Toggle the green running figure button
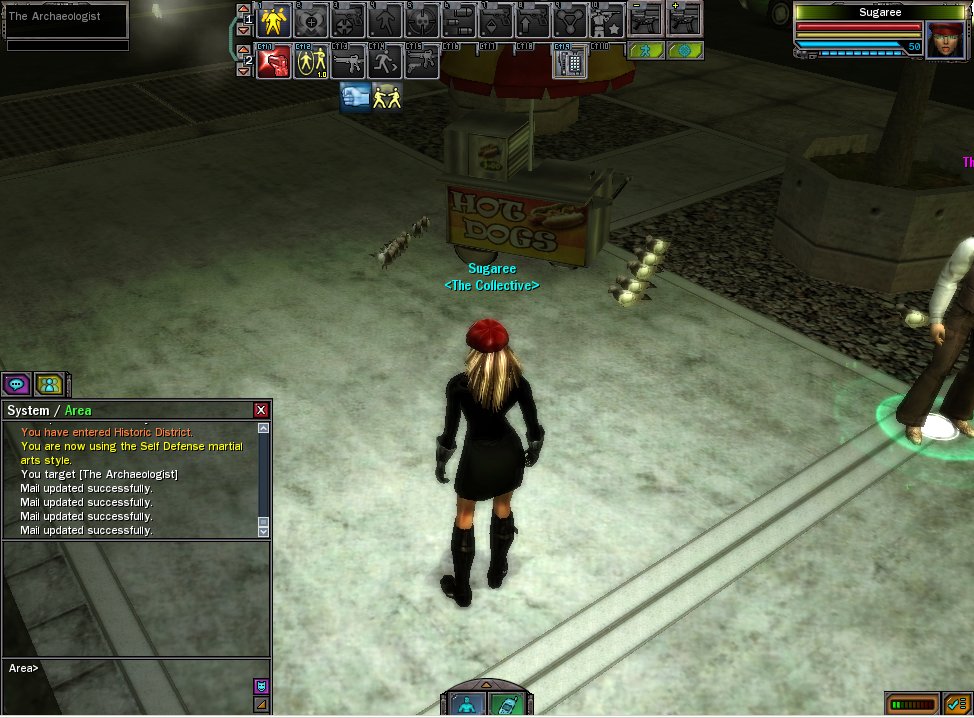974x718 pixels. point(646,50)
